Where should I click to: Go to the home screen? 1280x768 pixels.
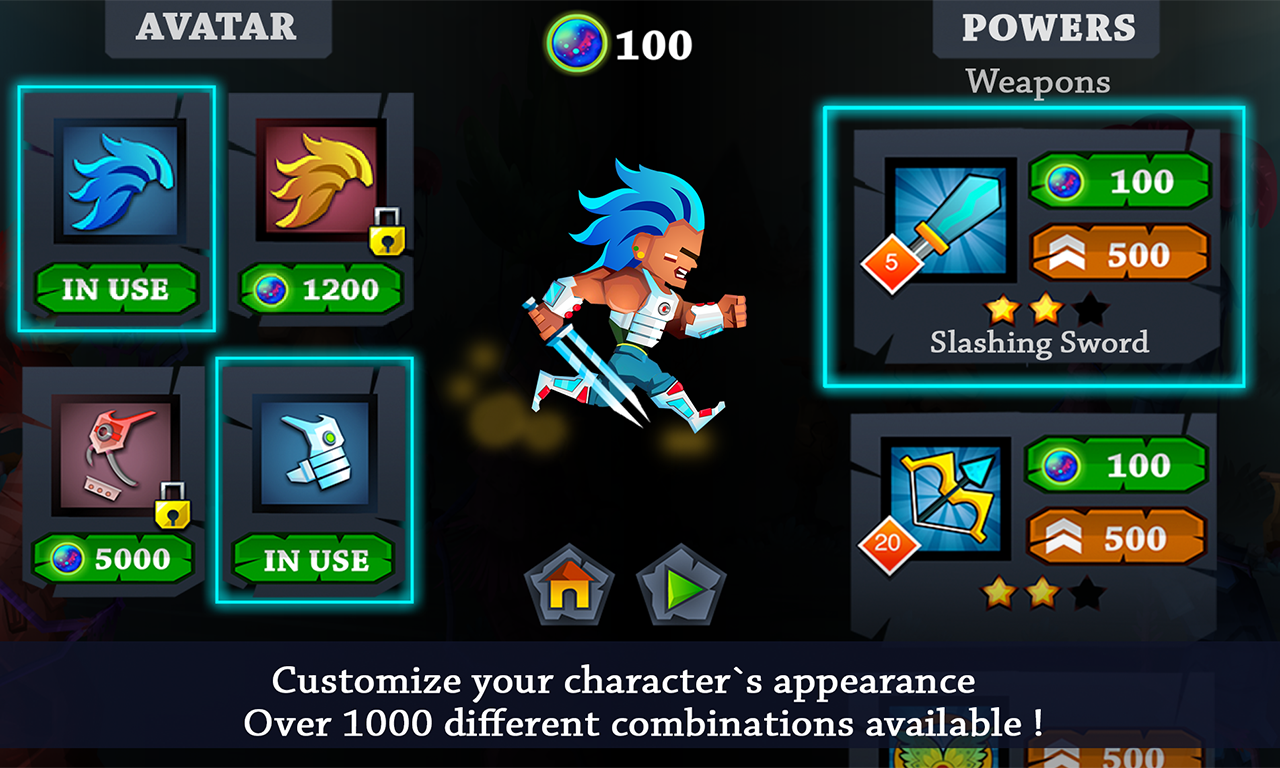click(x=569, y=585)
